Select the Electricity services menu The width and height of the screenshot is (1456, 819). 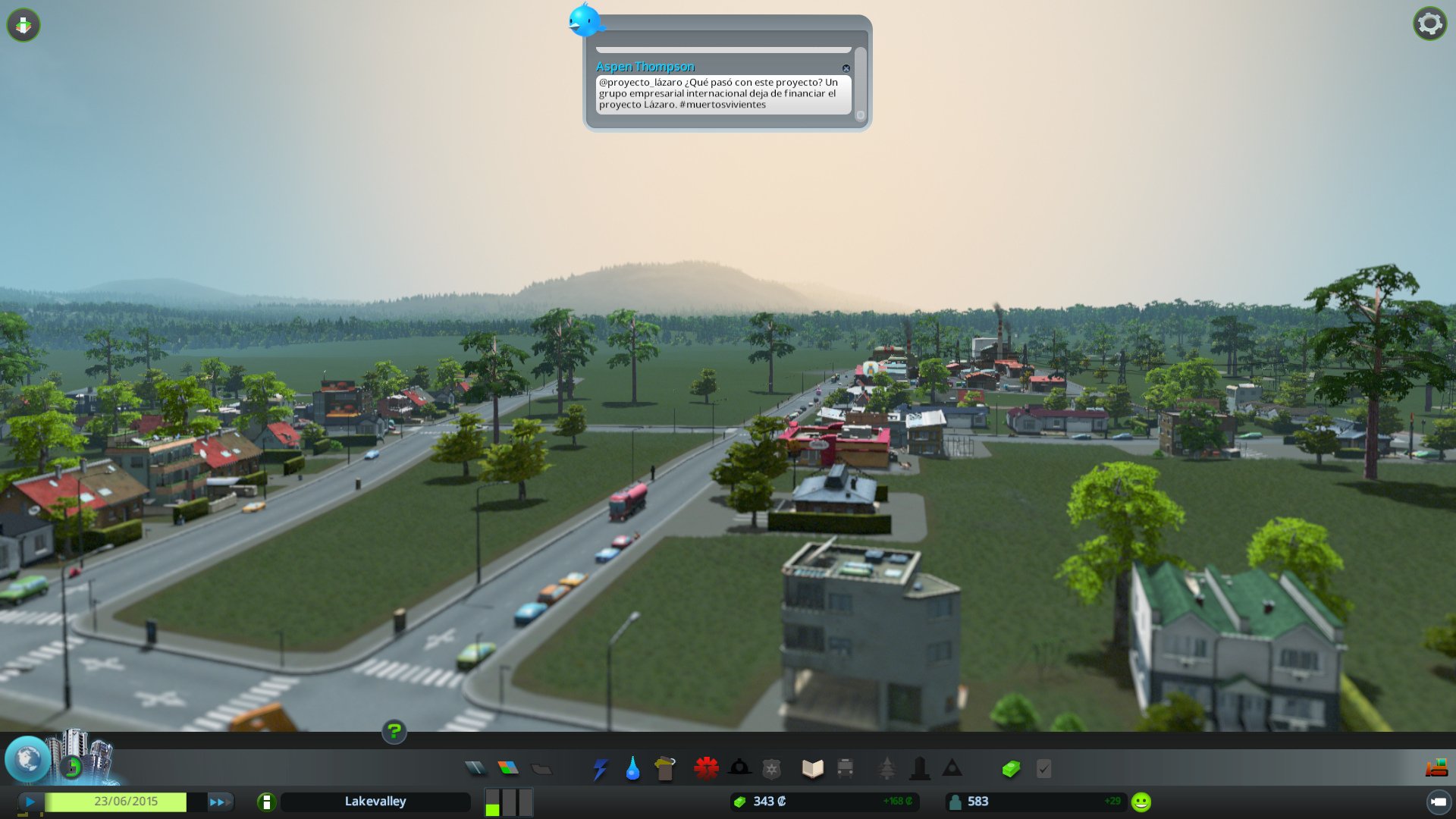tap(600, 768)
